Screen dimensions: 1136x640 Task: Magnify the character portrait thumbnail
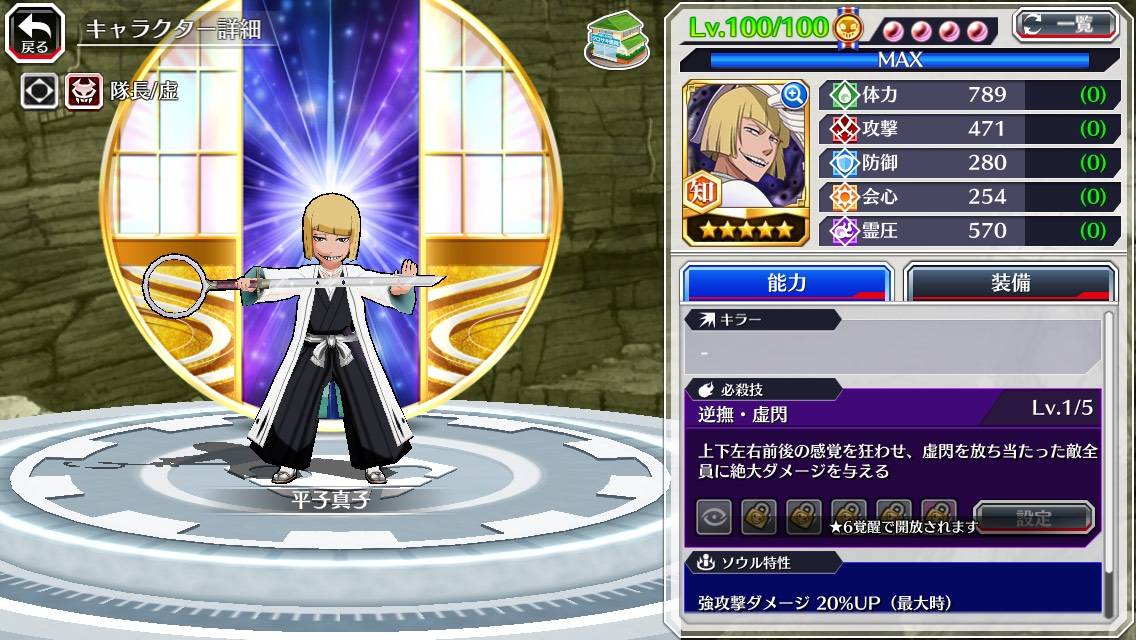click(794, 95)
